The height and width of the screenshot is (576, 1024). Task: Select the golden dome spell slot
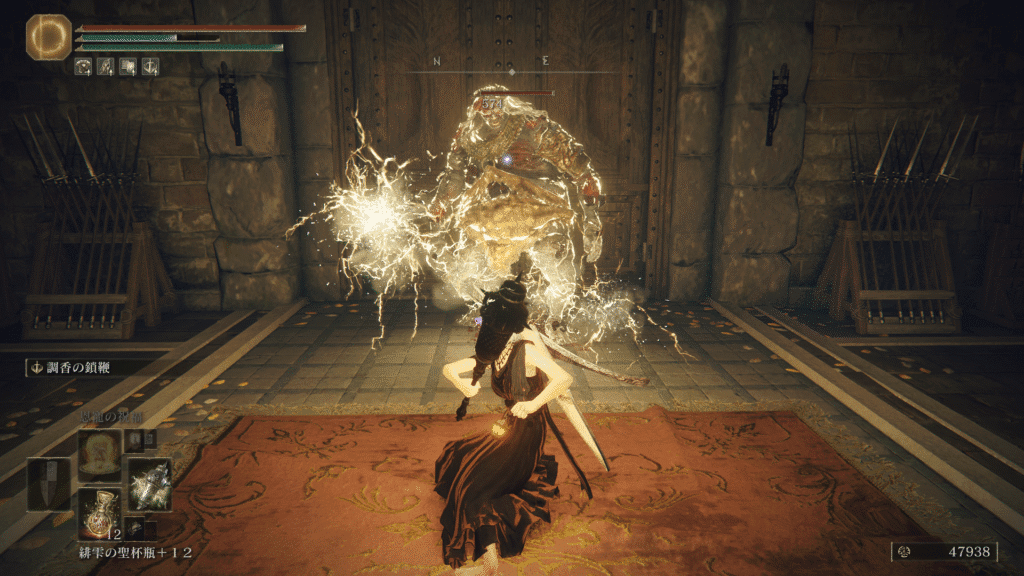point(99,454)
